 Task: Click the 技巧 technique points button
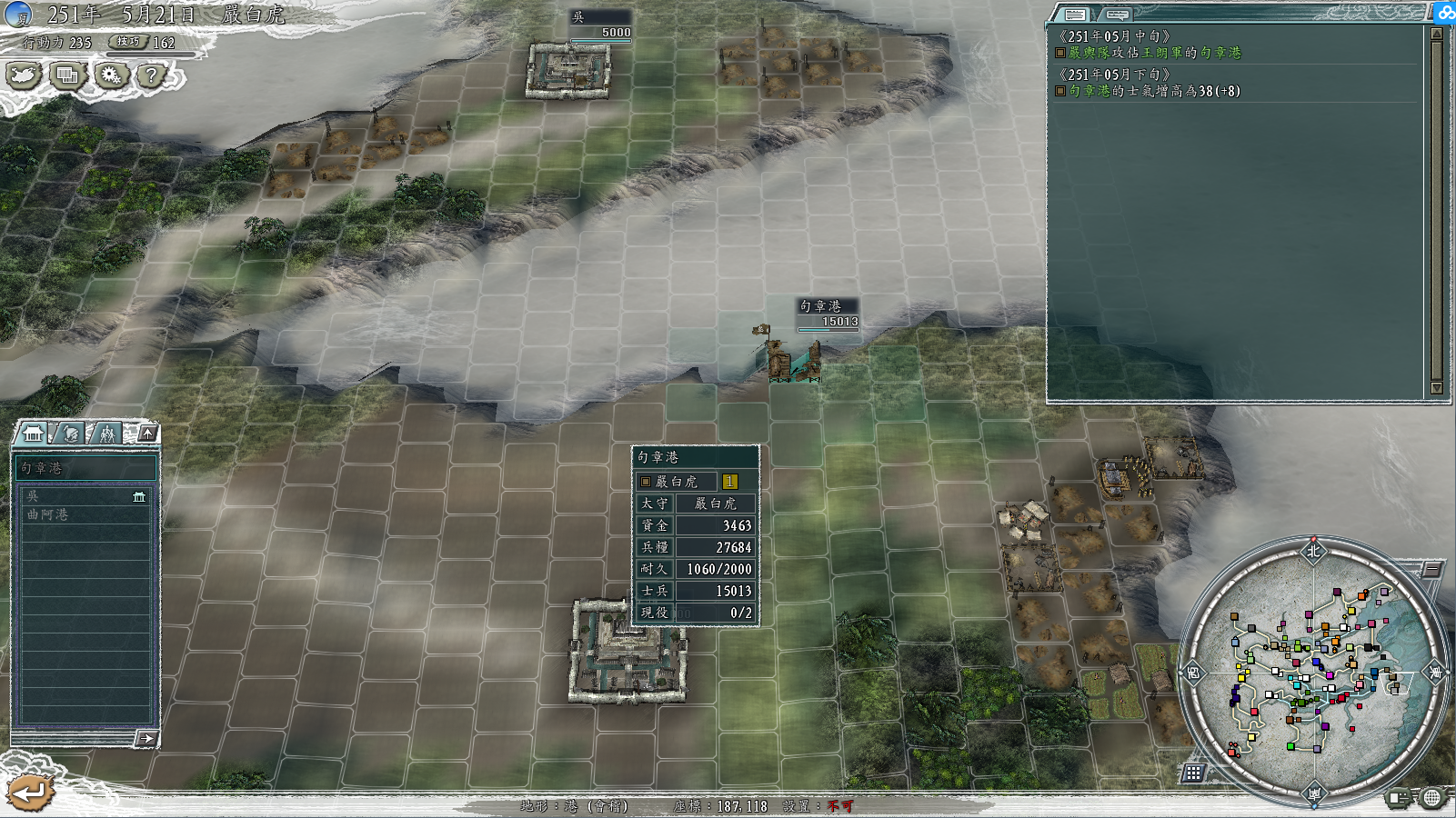point(128,42)
